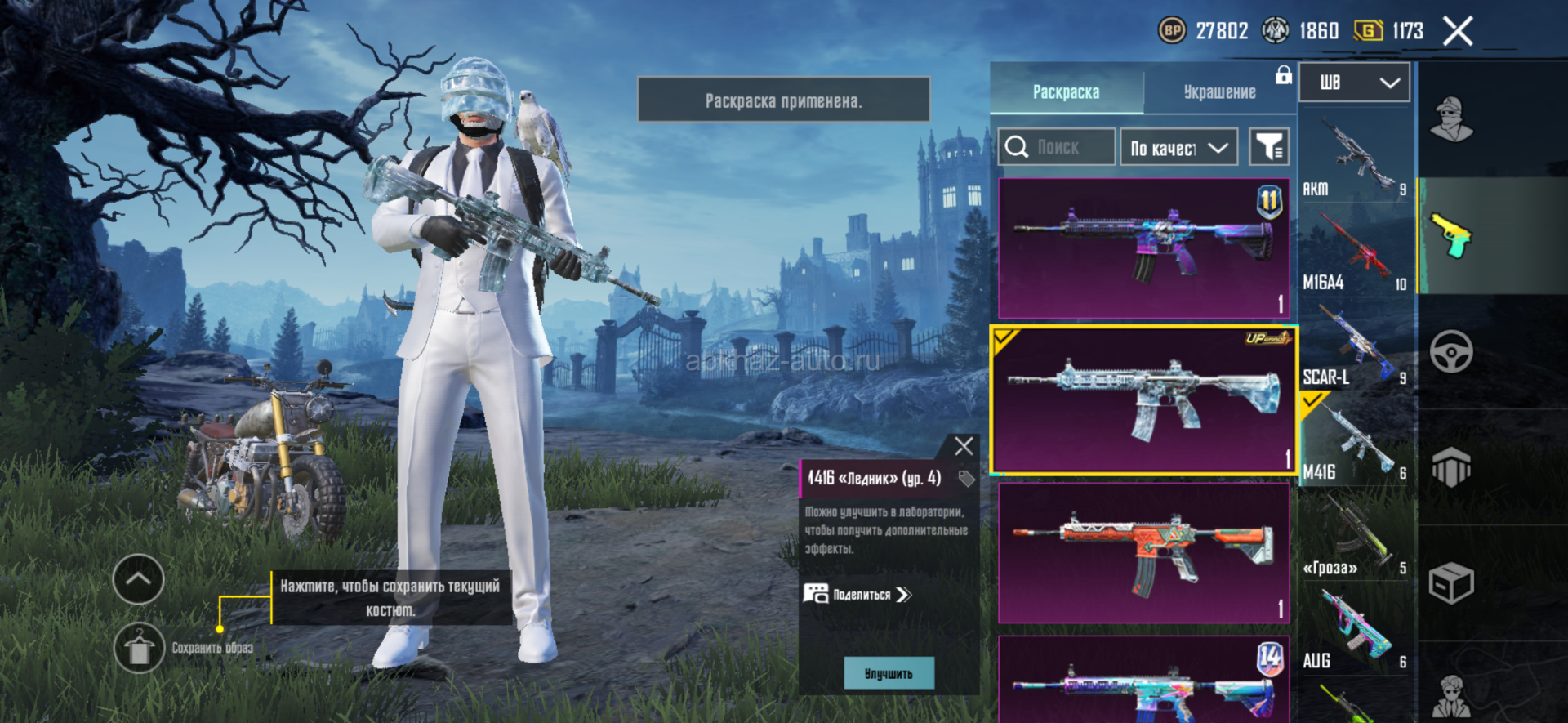This screenshot has height=723, width=1568.
Task: Select the orange M416 skin thumbnail
Action: tap(1143, 552)
